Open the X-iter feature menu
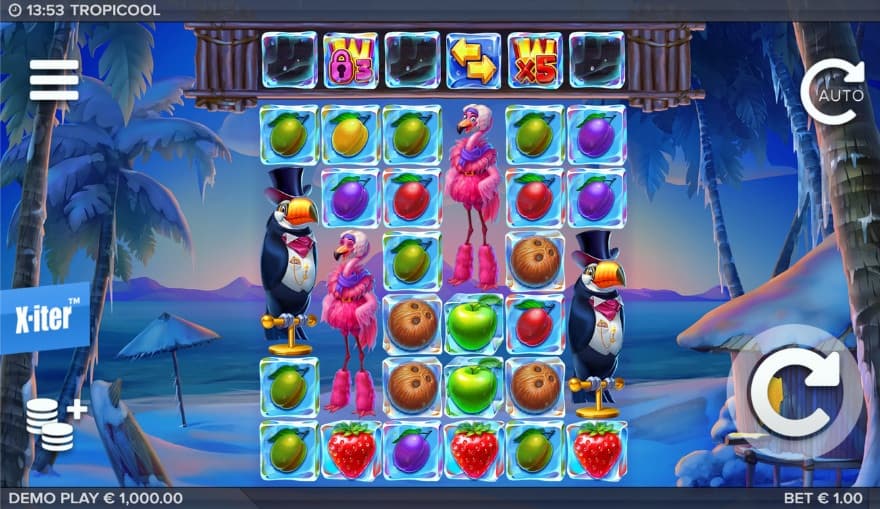Image resolution: width=880 pixels, height=509 pixels. coord(43,317)
